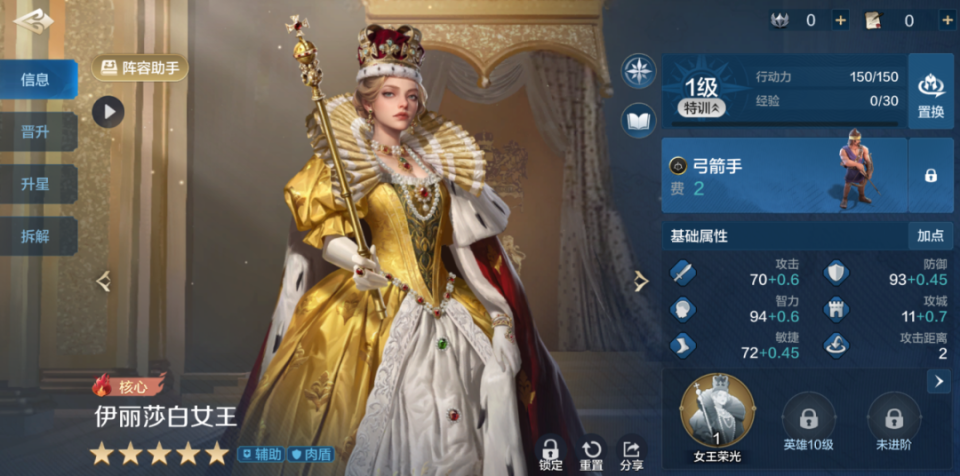The image size is (960, 476).
Task: Open the 拆解 tab
Action: [x=36, y=237]
